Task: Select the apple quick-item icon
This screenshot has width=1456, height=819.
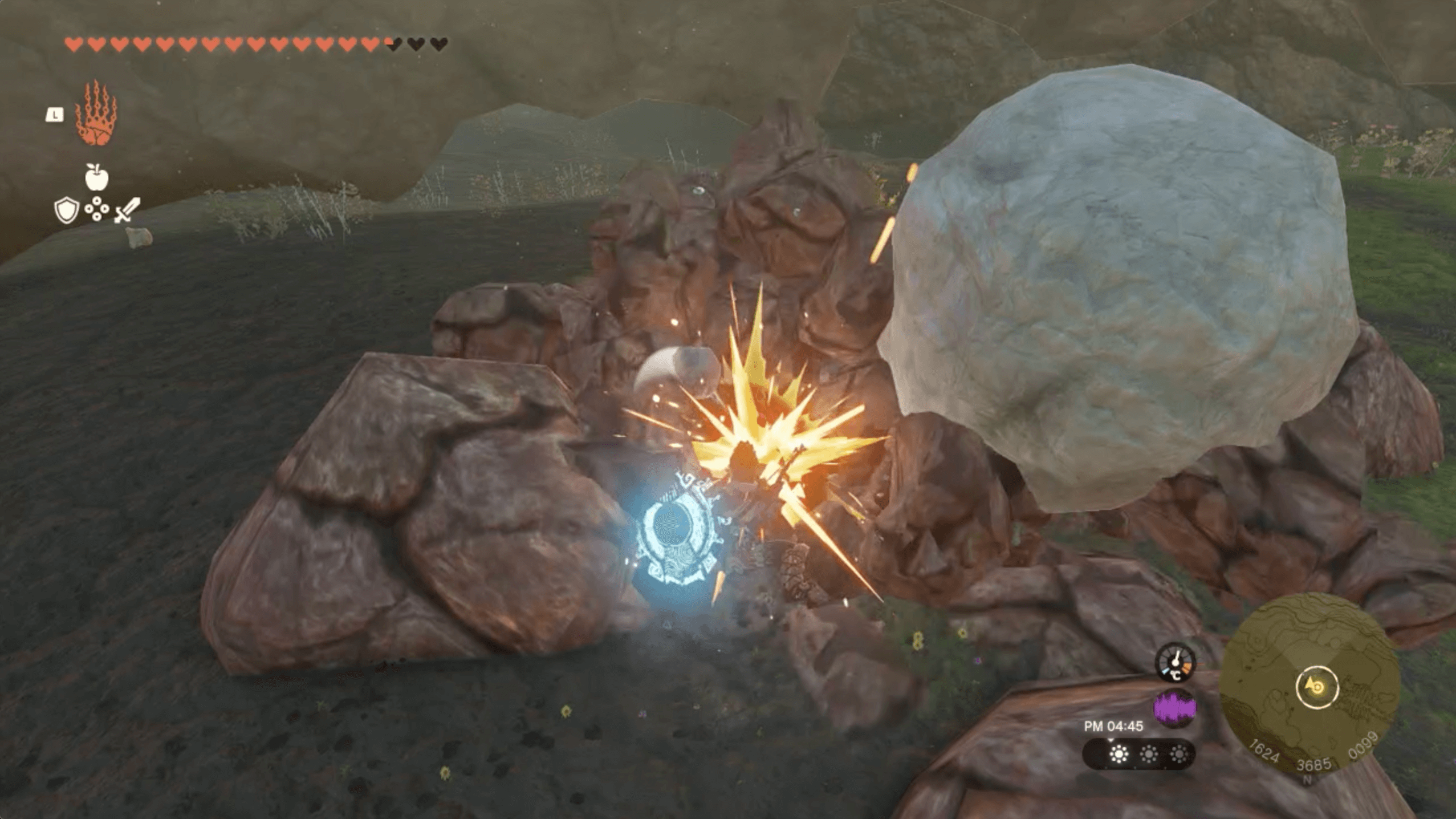Action: [96, 177]
